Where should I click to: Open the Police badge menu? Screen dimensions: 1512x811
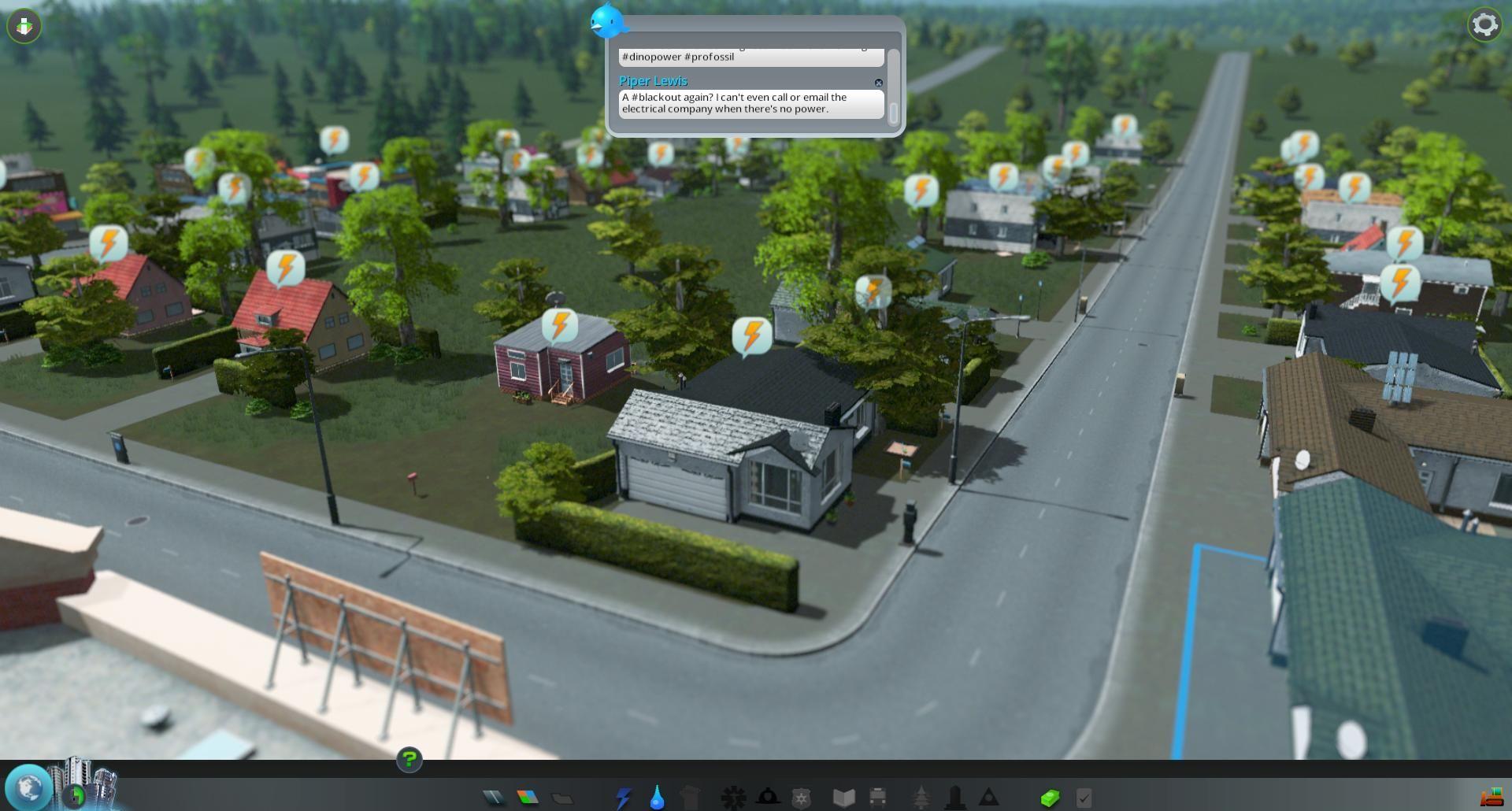[801, 798]
